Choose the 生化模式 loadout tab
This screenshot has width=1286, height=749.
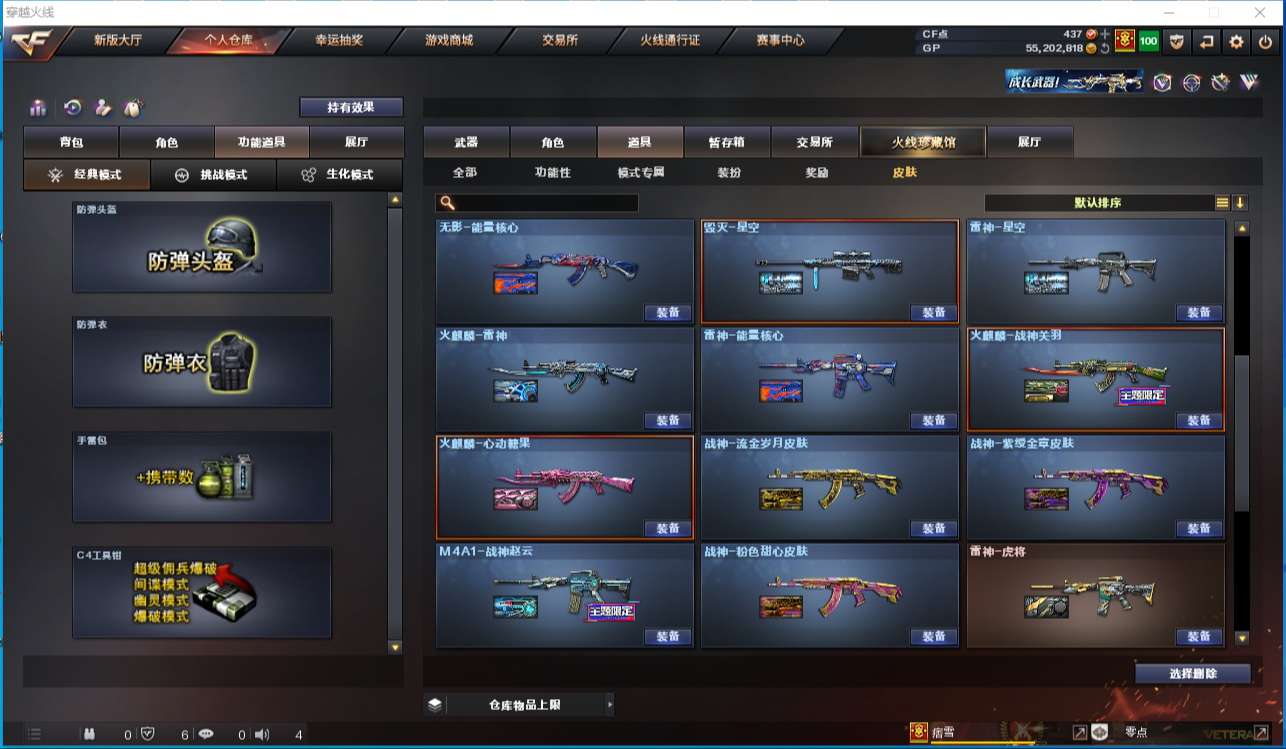(x=339, y=174)
